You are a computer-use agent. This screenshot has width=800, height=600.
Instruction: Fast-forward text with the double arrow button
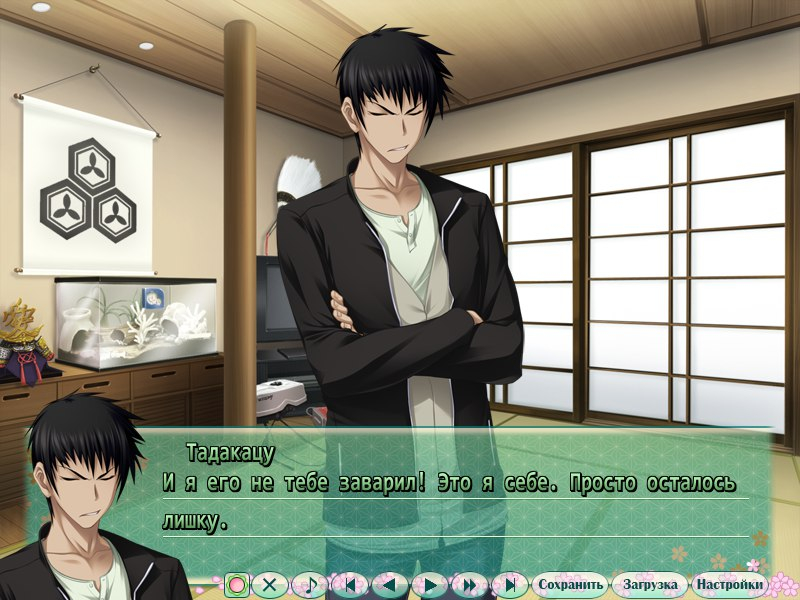pyautogui.click(x=469, y=585)
